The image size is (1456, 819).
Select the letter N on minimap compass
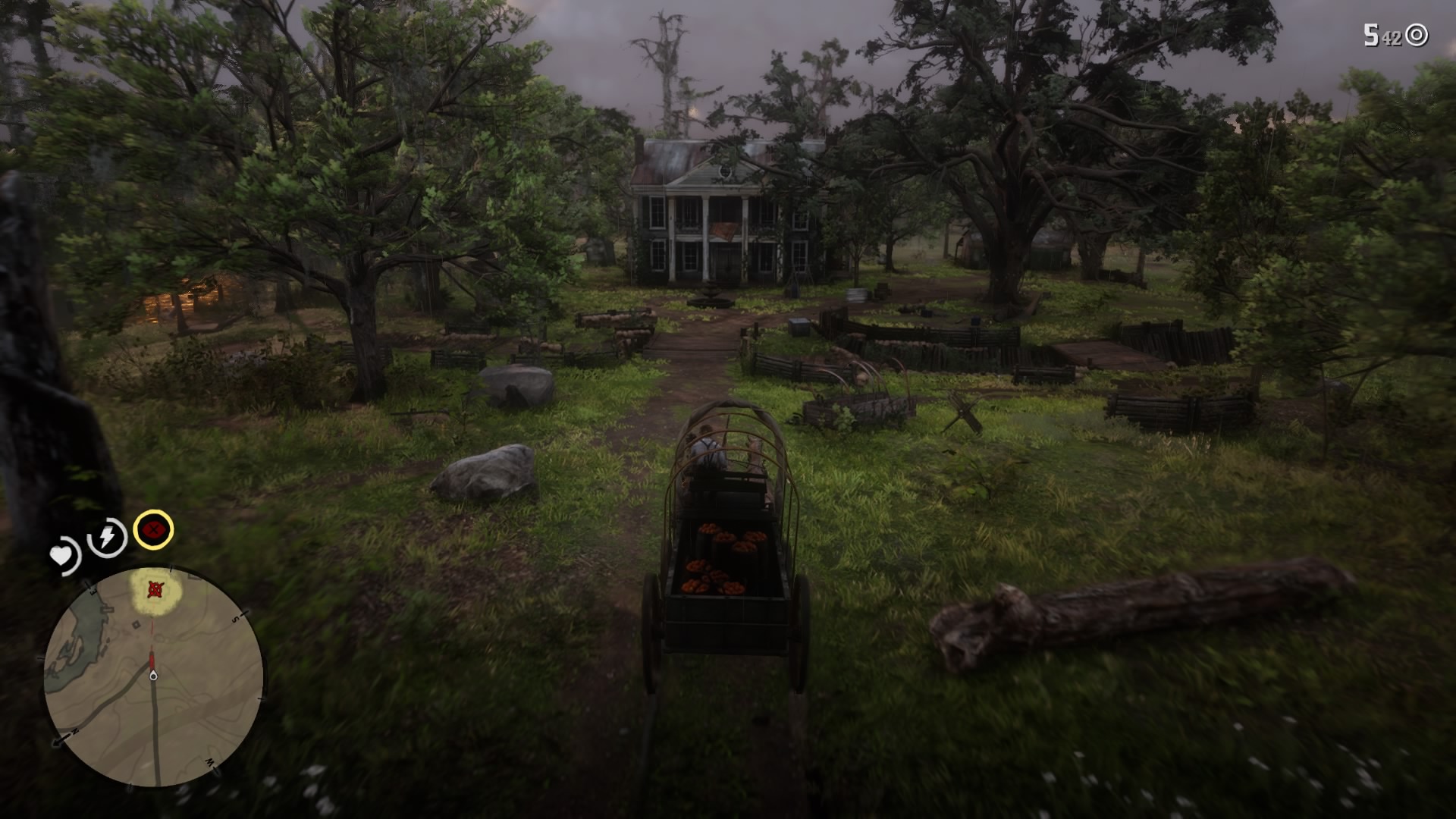74,732
